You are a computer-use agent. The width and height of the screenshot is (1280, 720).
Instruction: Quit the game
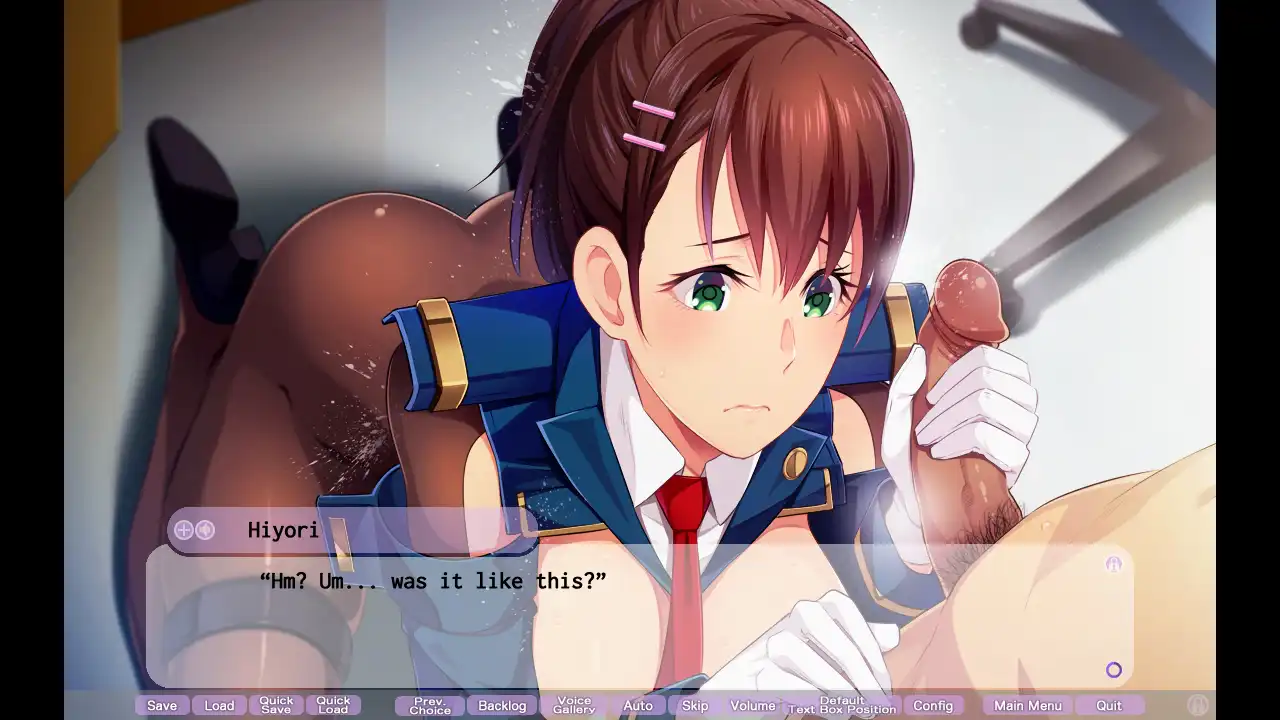click(x=1109, y=706)
